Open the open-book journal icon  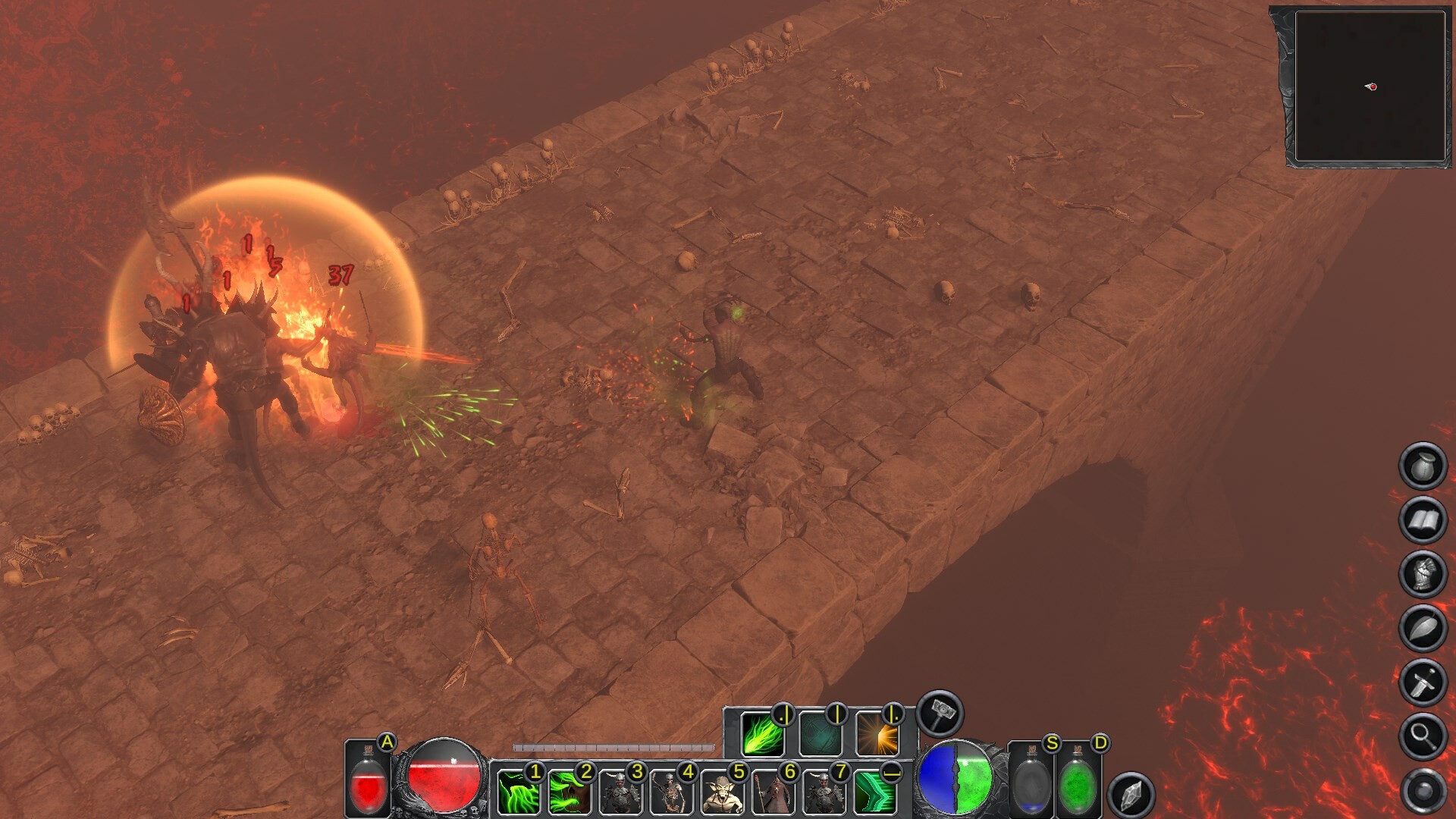1423,520
